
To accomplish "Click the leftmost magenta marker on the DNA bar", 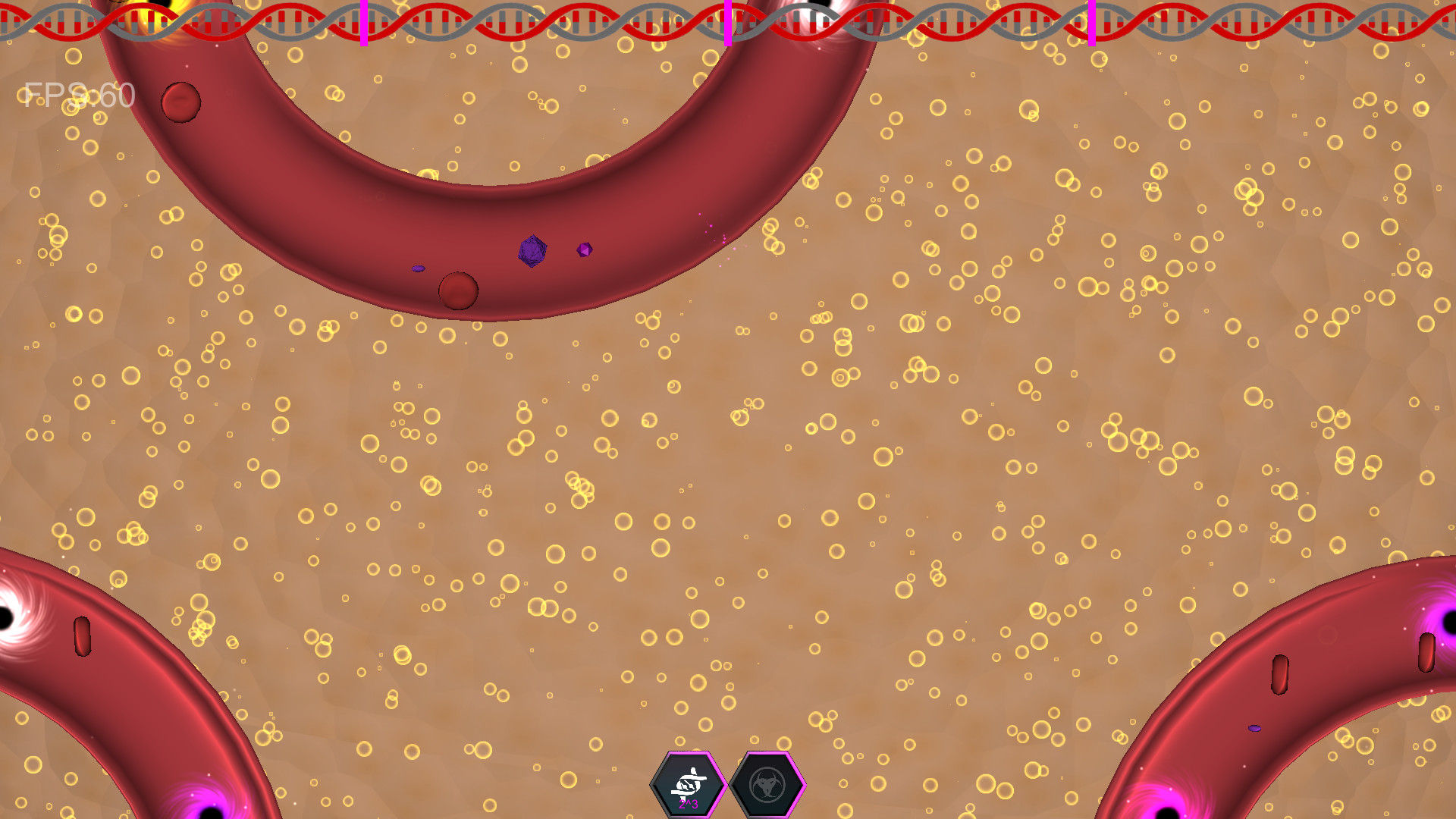I will (x=364, y=23).
